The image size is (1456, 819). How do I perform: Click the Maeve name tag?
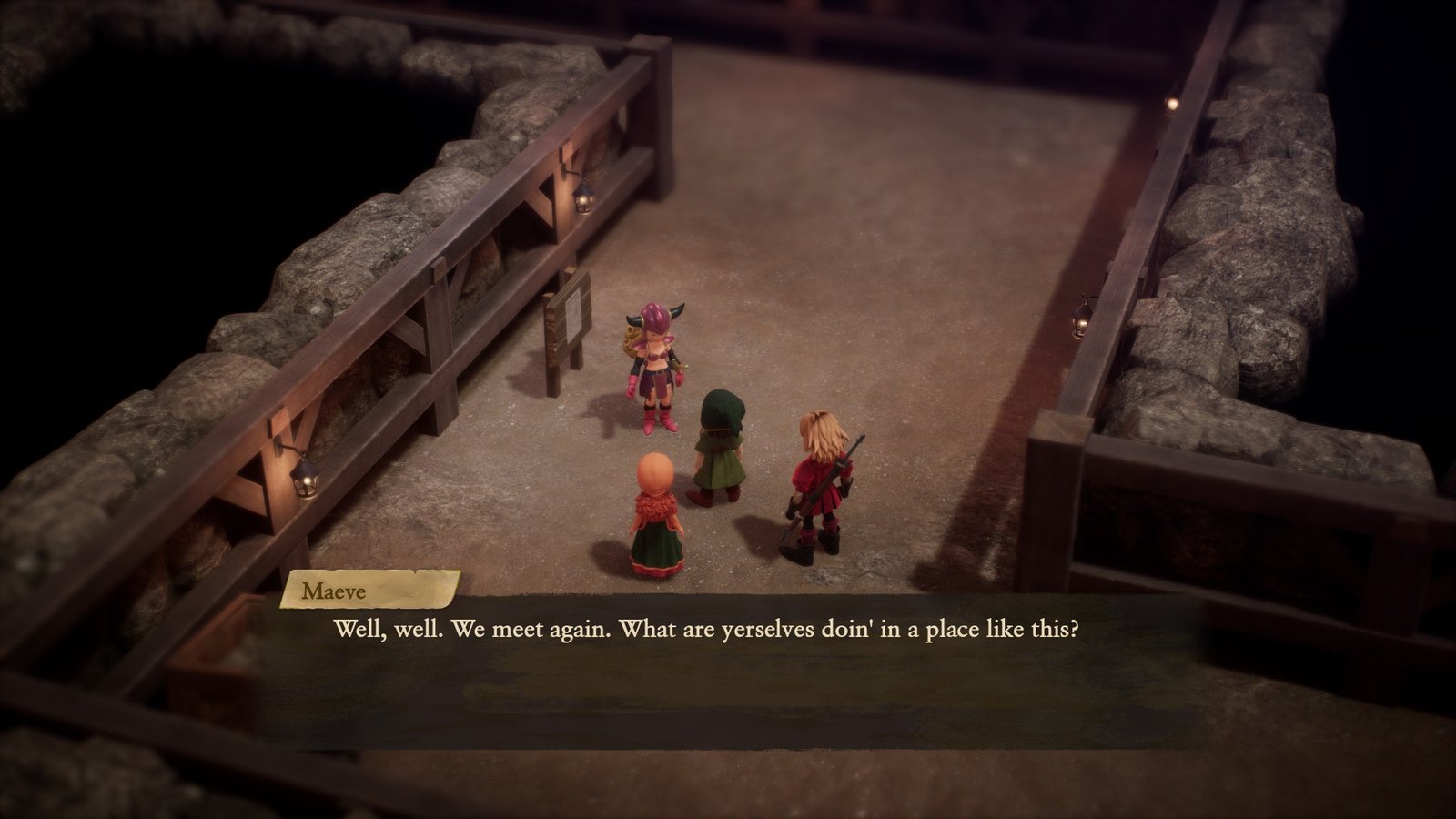point(362,591)
